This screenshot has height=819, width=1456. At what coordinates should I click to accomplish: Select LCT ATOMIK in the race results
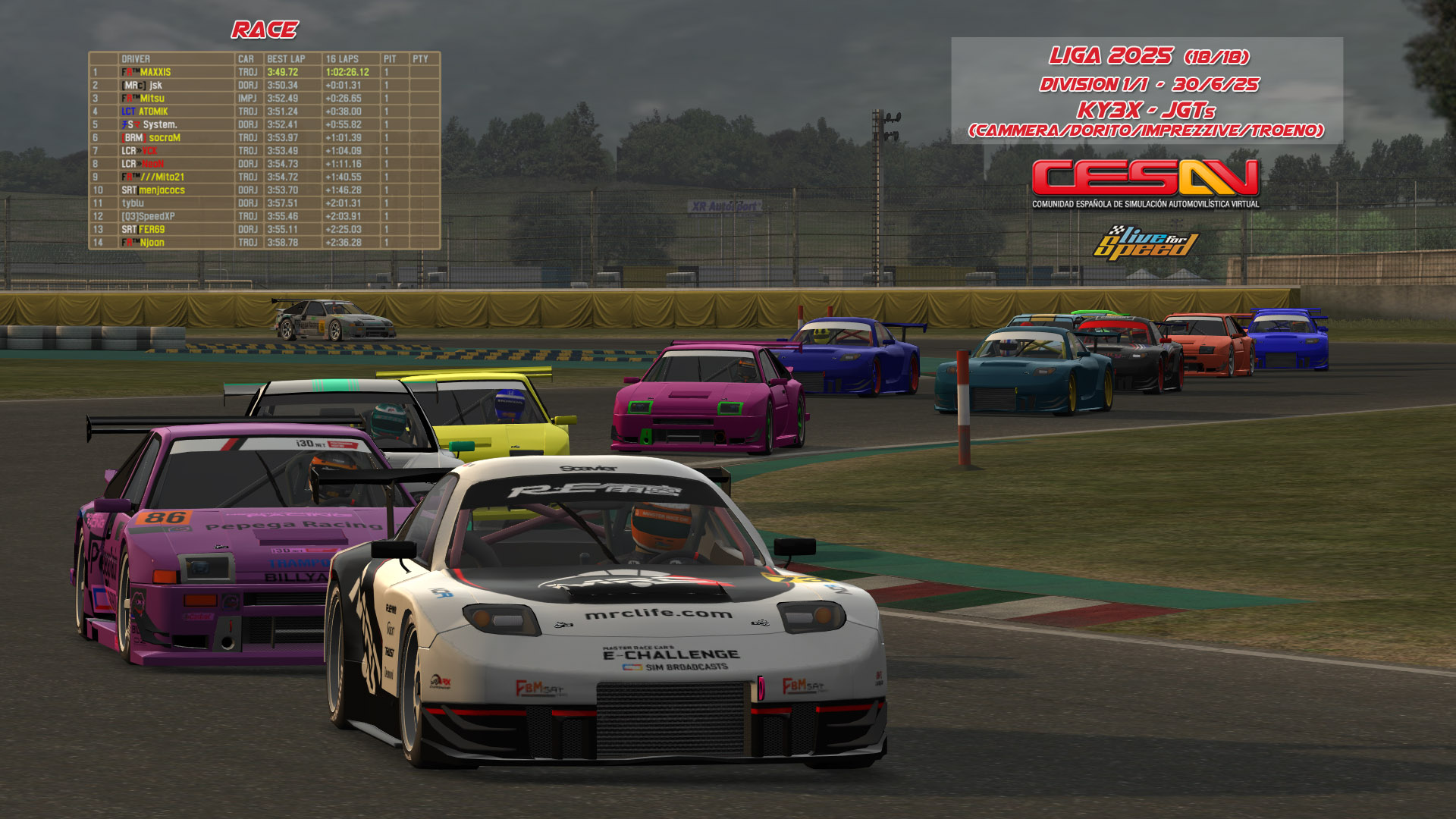point(145,111)
